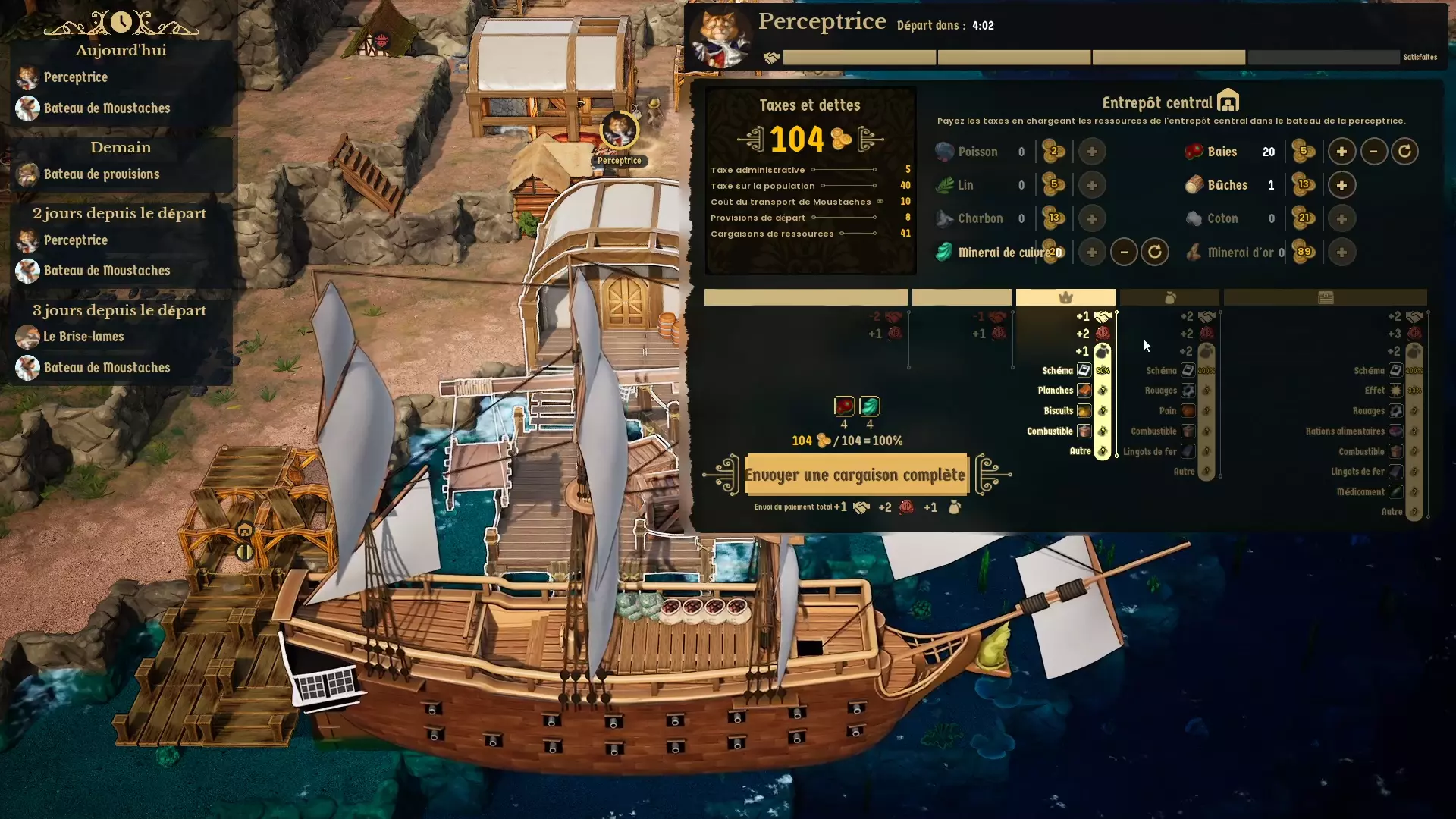Click the Satisfaites cargo progress bar
Screen dimensions: 1456x819
1323,57
